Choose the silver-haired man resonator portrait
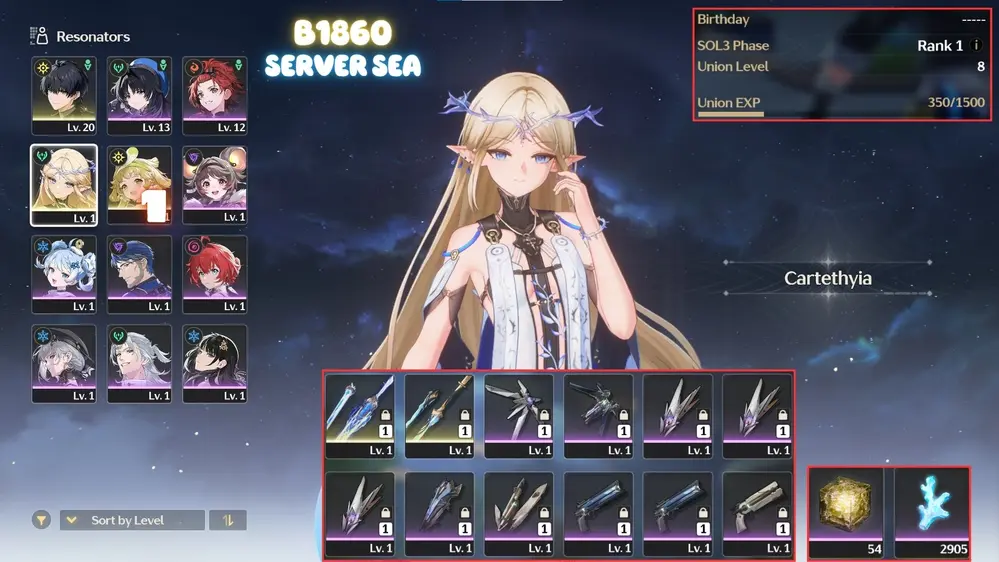Viewport: 999px width, 562px height. click(x=139, y=363)
